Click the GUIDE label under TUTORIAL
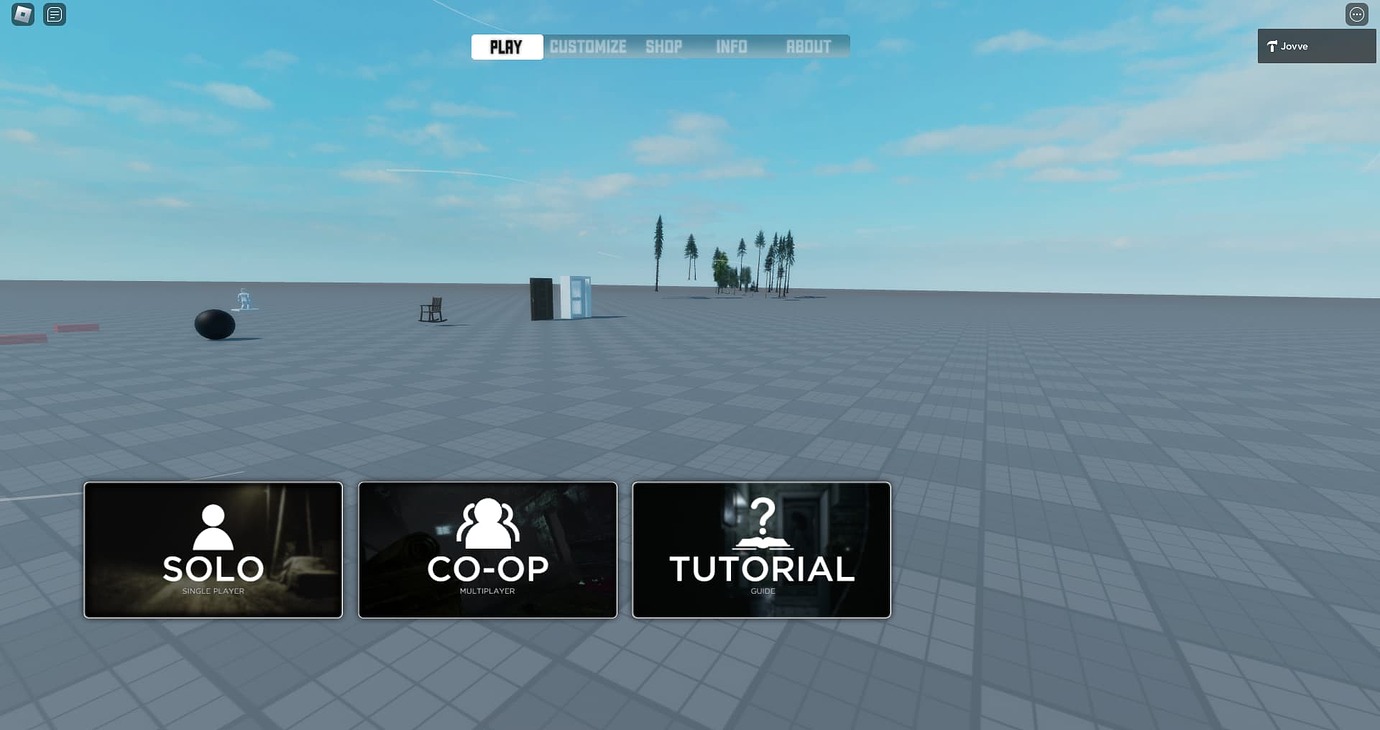 click(x=762, y=590)
